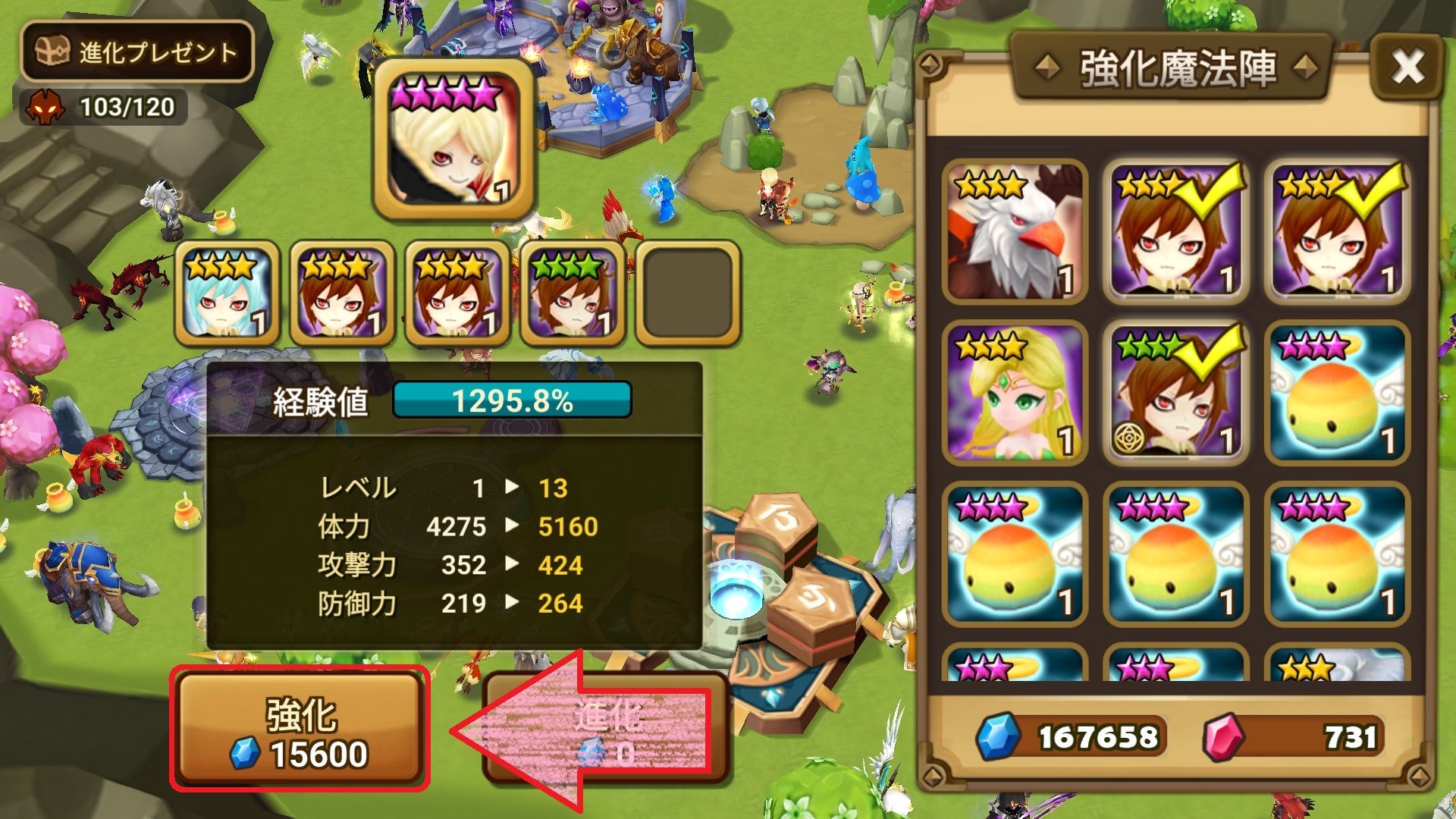Tap the 進化 evolve button

pyautogui.click(x=607, y=730)
